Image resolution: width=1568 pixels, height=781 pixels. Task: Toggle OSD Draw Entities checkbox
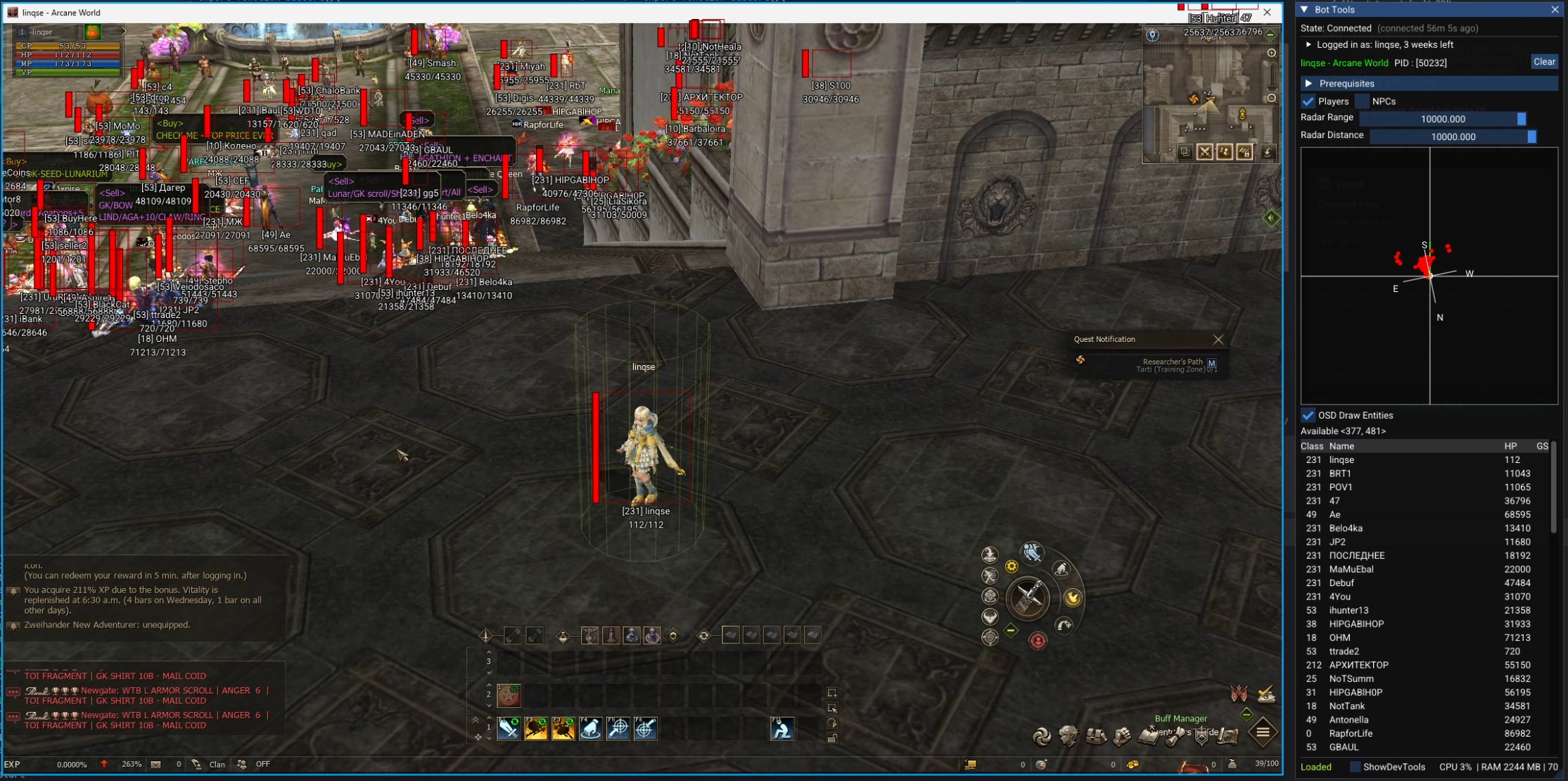(1308, 415)
